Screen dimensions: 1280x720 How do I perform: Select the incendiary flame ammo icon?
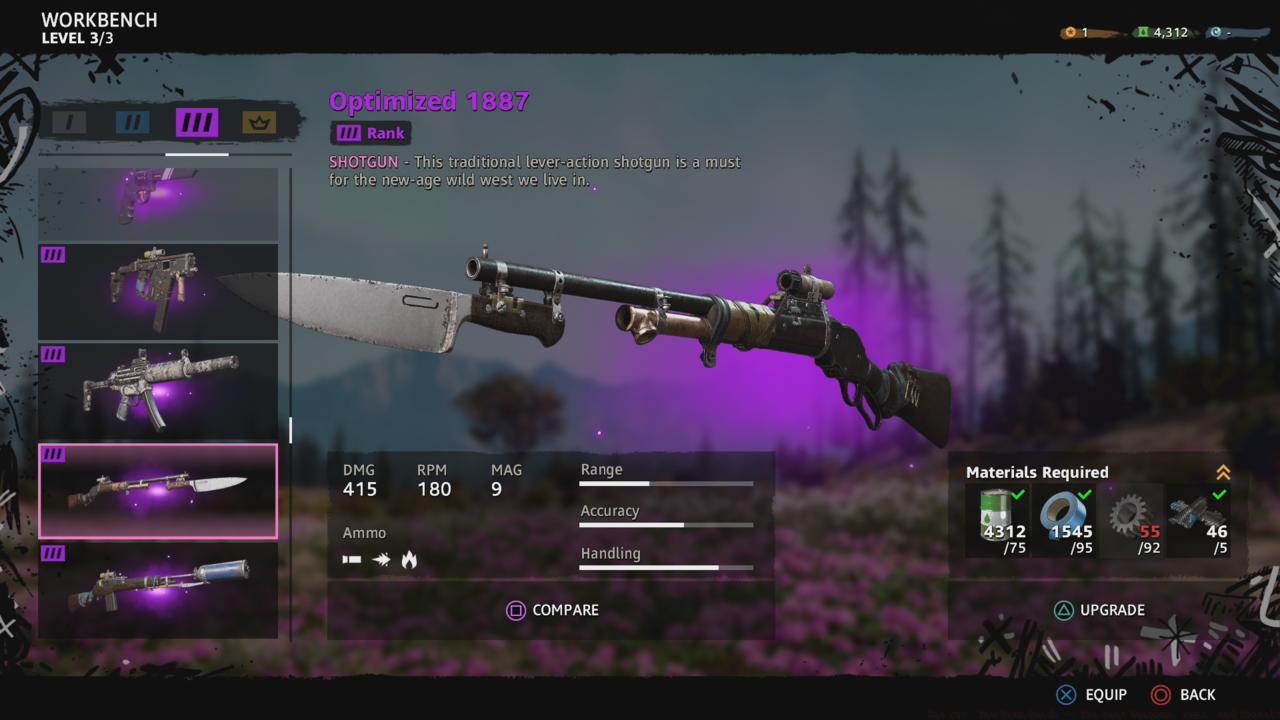[409, 560]
